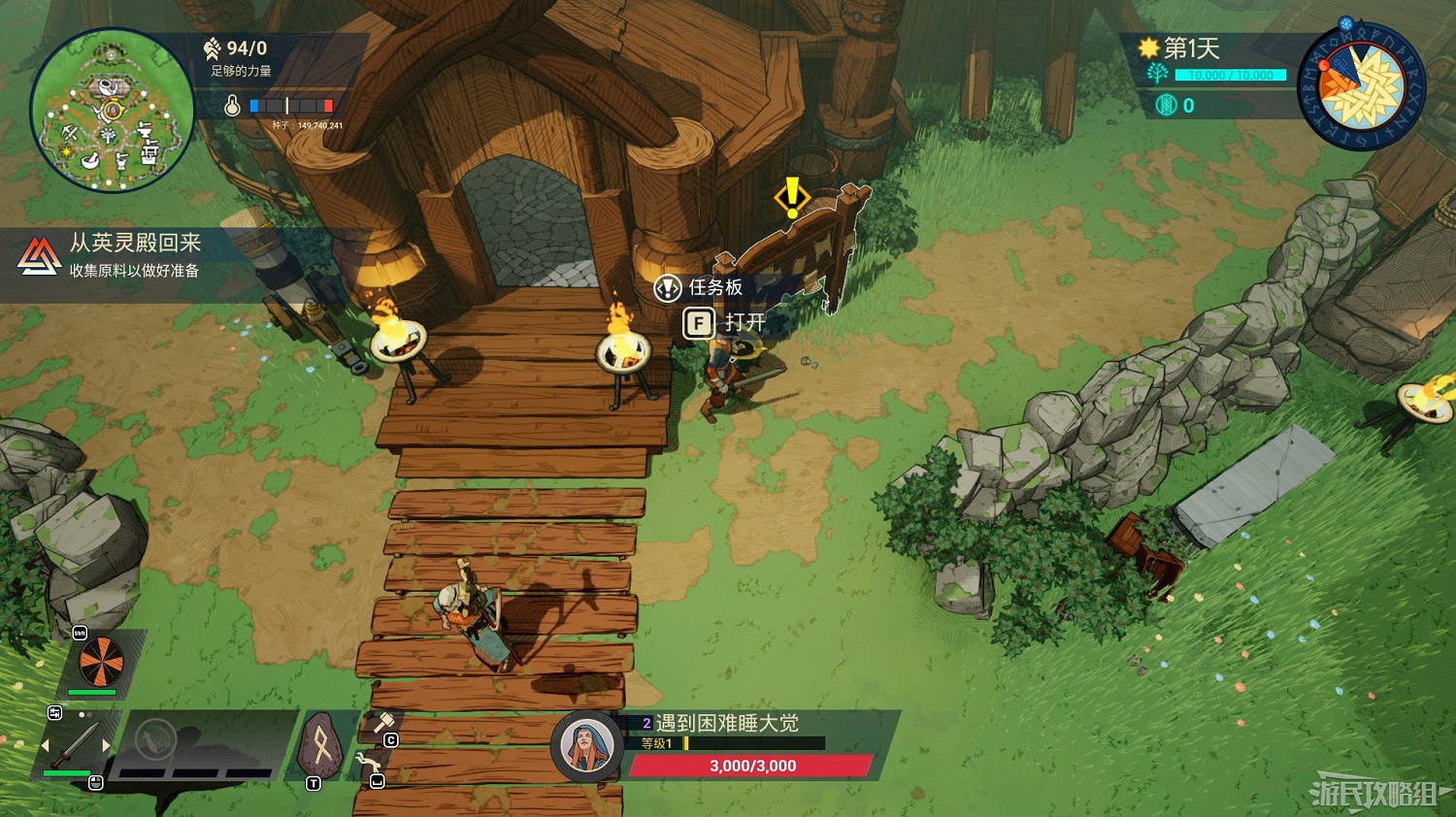Image resolution: width=1456 pixels, height=817 pixels.
Task: Switch to the next weapon with right arrow
Action: point(106,746)
